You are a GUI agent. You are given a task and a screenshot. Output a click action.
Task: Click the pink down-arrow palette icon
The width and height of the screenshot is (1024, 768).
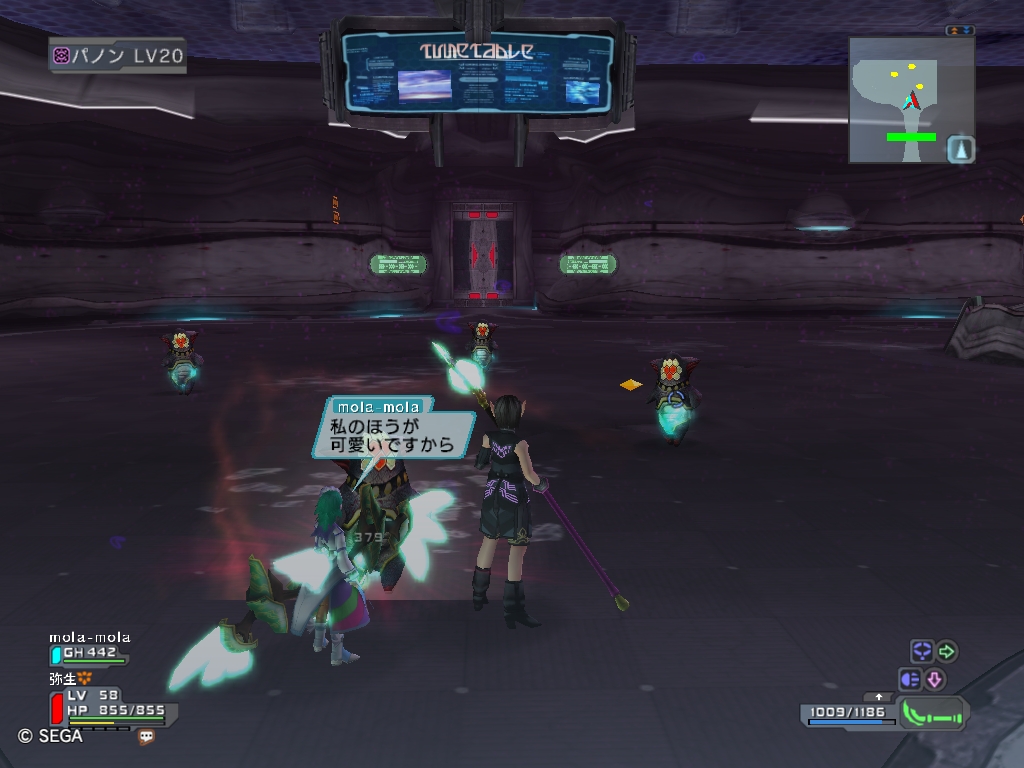point(935,680)
